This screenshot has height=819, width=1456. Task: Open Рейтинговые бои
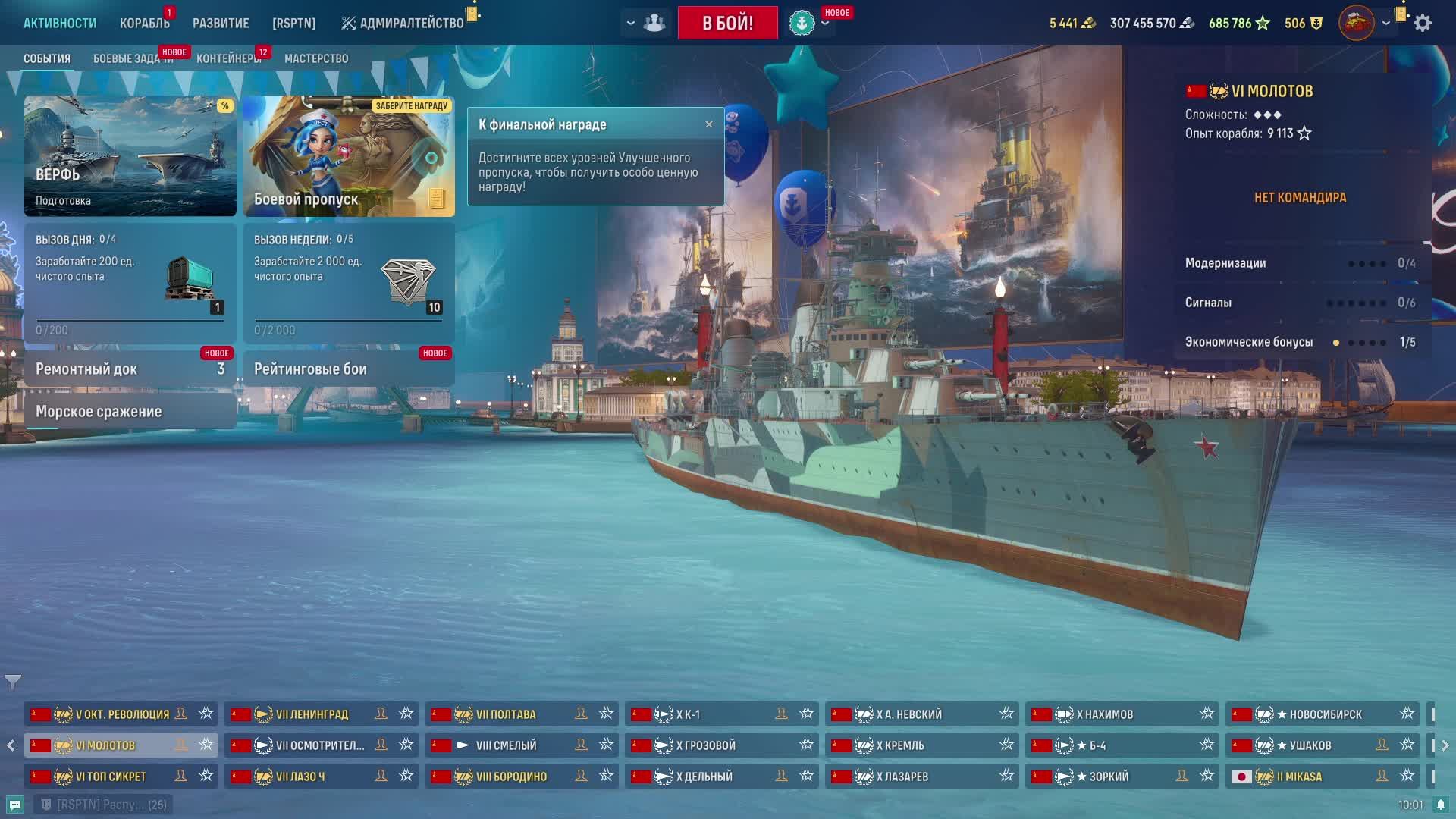click(349, 369)
